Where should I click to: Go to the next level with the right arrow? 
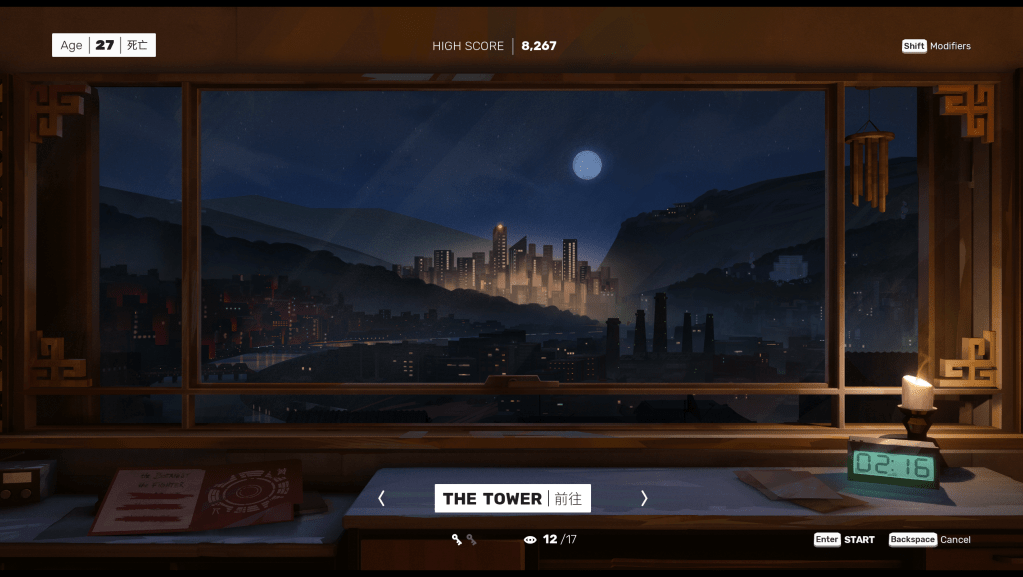point(644,498)
